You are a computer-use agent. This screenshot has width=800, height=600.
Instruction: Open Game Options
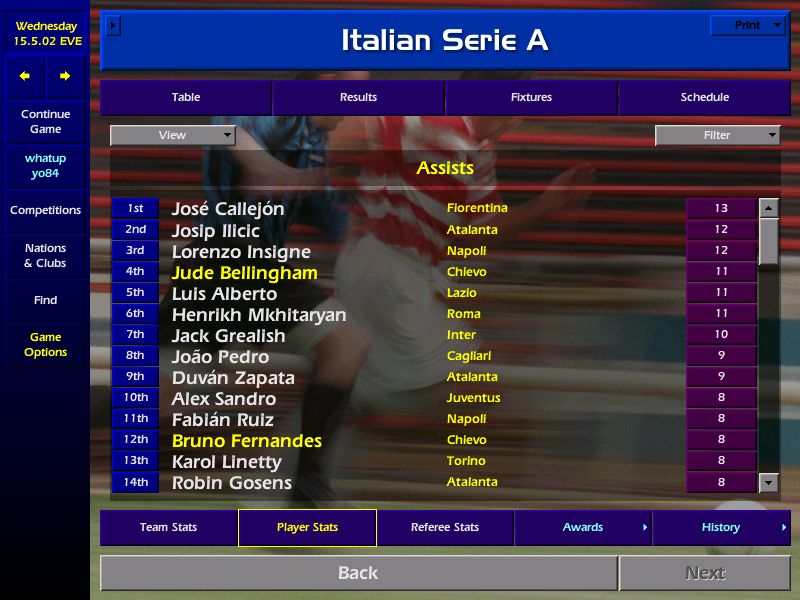pos(45,345)
